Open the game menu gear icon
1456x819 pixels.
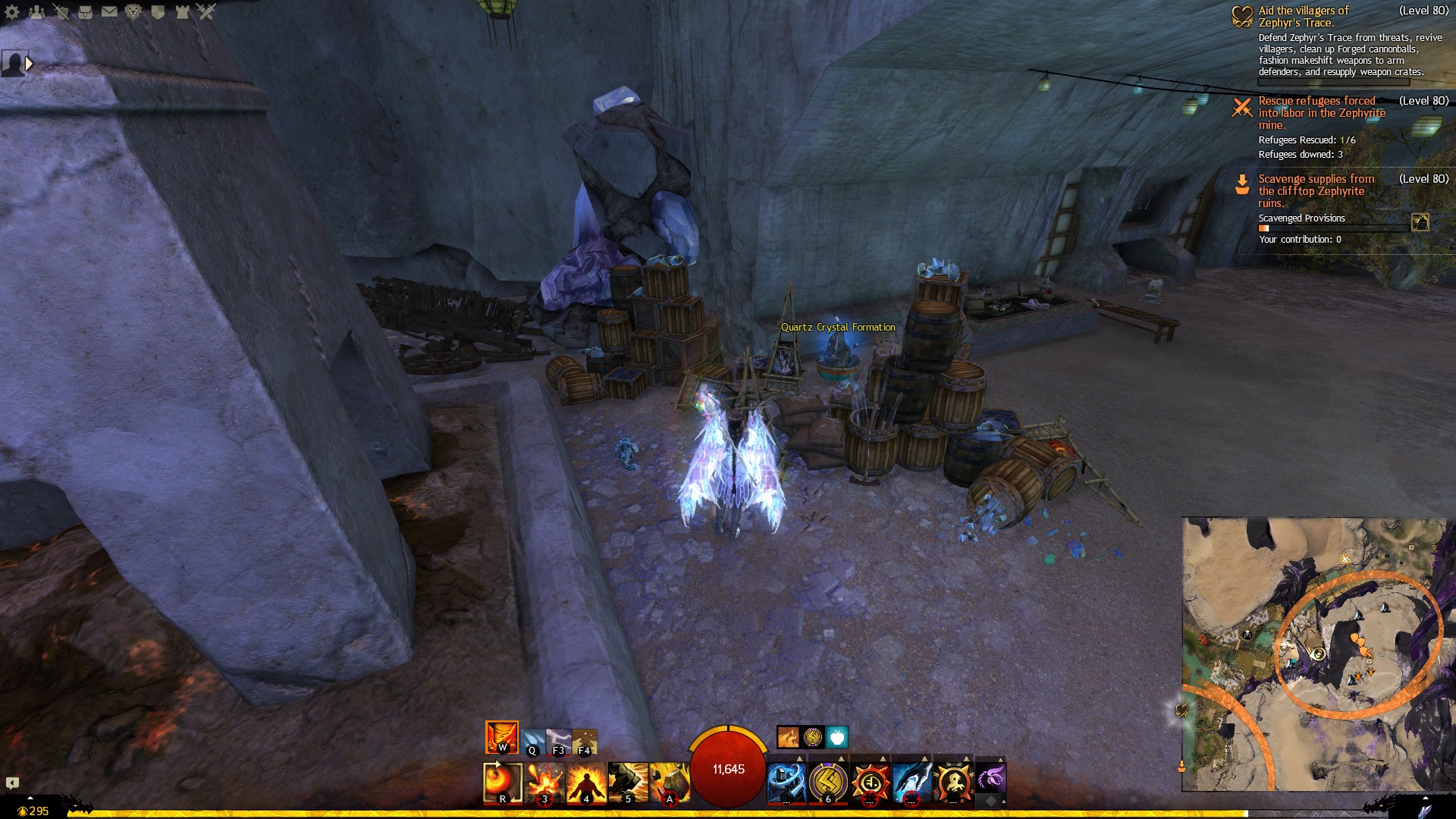(x=12, y=11)
